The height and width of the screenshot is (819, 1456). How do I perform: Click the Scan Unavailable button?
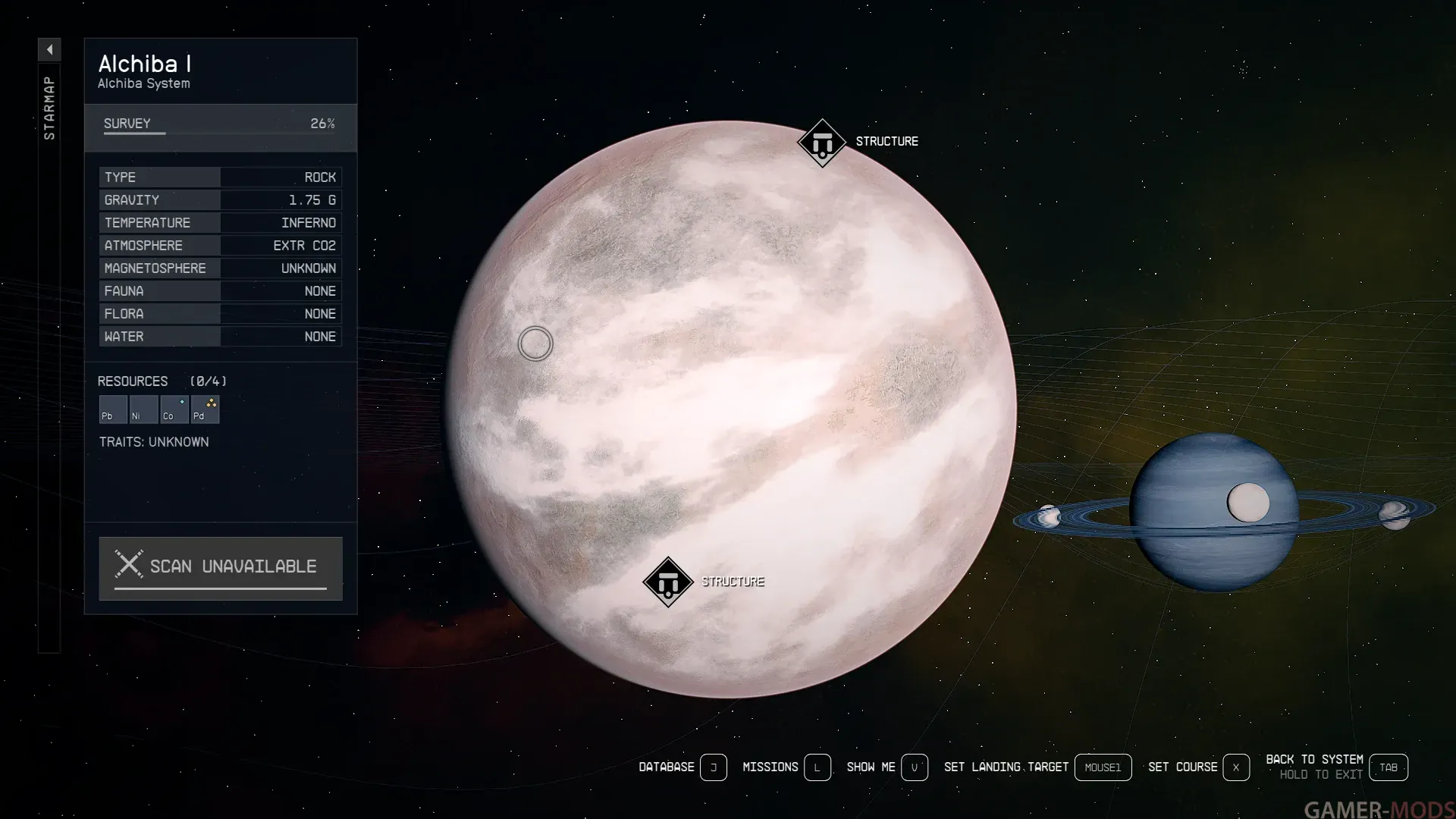[221, 568]
